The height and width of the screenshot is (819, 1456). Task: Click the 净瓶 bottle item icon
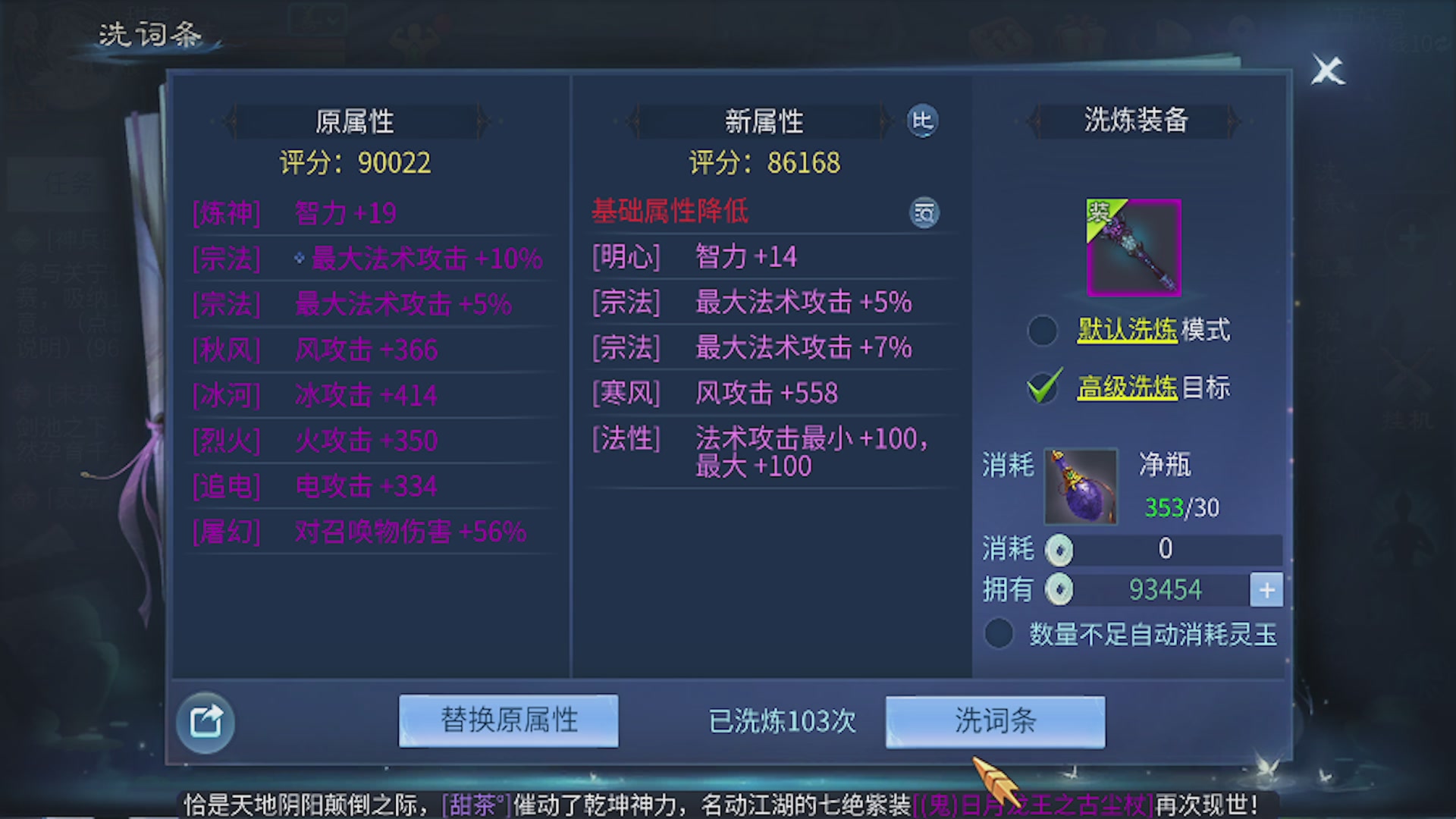click(1080, 486)
